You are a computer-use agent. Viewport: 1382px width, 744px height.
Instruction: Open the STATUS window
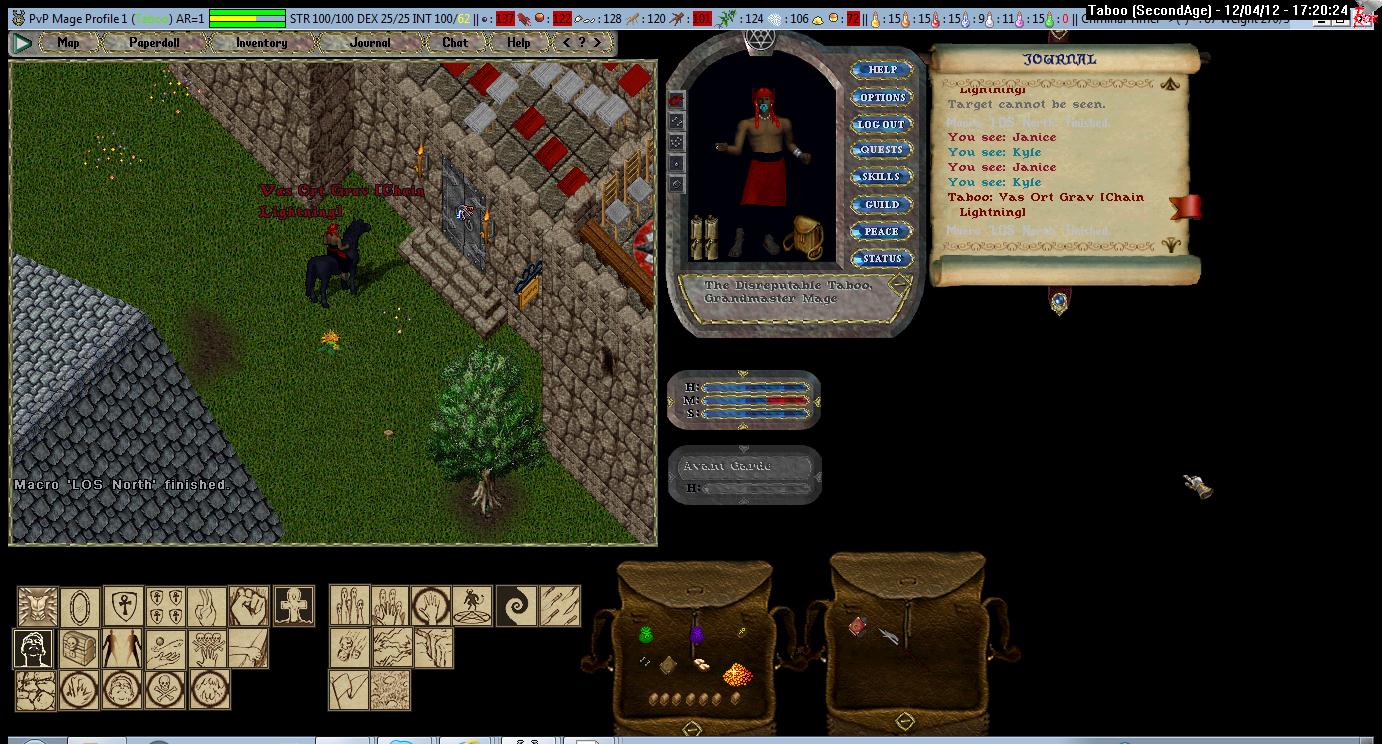click(x=881, y=258)
